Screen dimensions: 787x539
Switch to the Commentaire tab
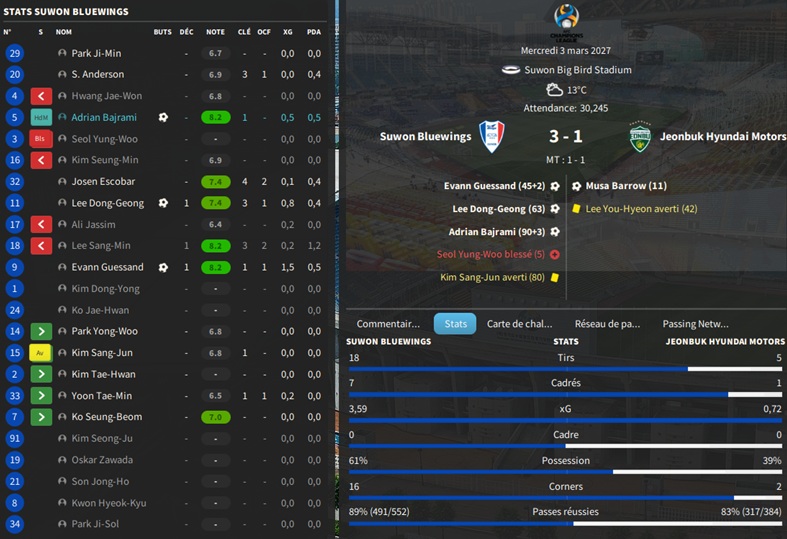coord(388,324)
